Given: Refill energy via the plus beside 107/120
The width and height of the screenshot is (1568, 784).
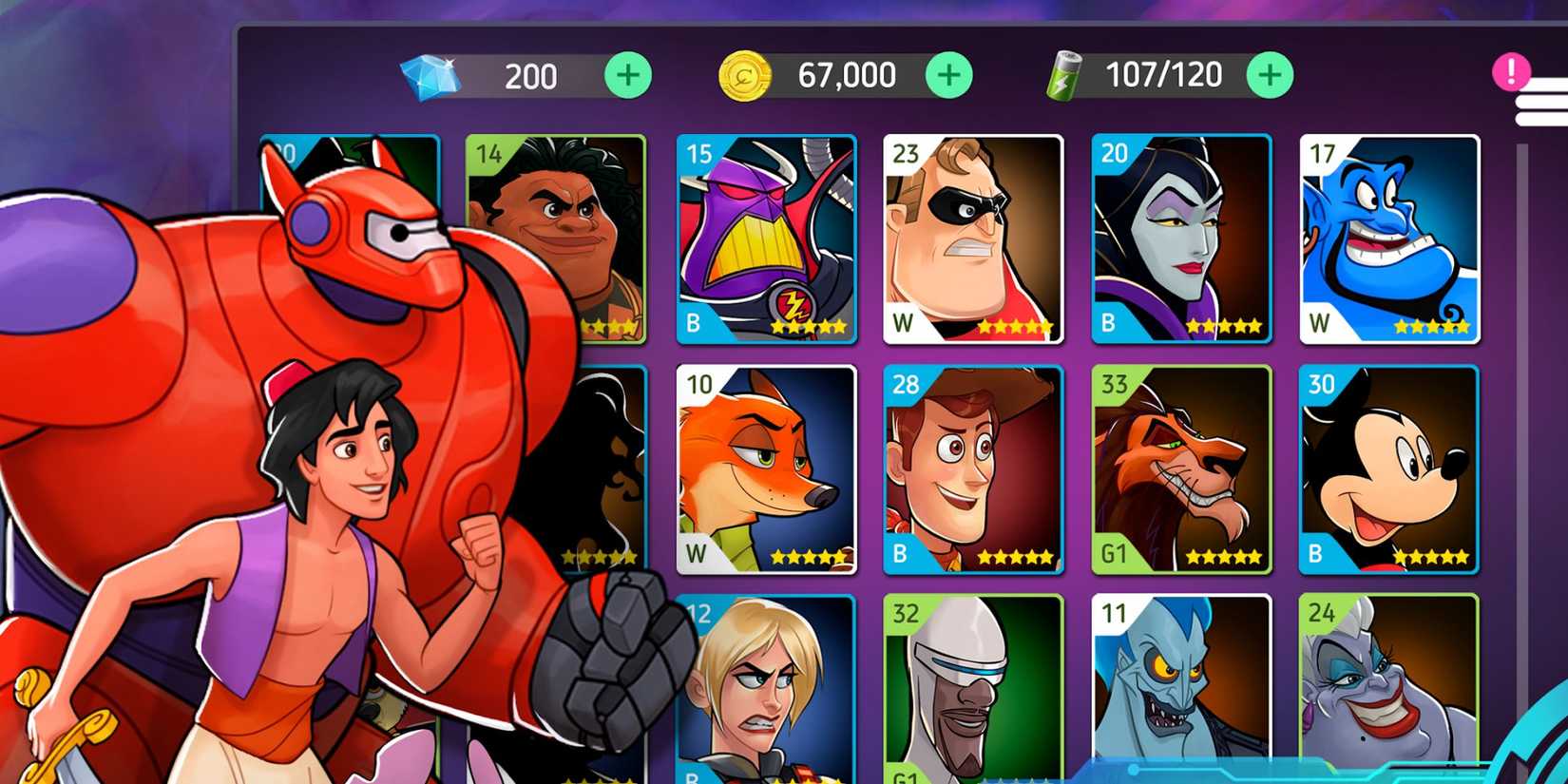Looking at the screenshot, I should pyautogui.click(x=1271, y=74).
